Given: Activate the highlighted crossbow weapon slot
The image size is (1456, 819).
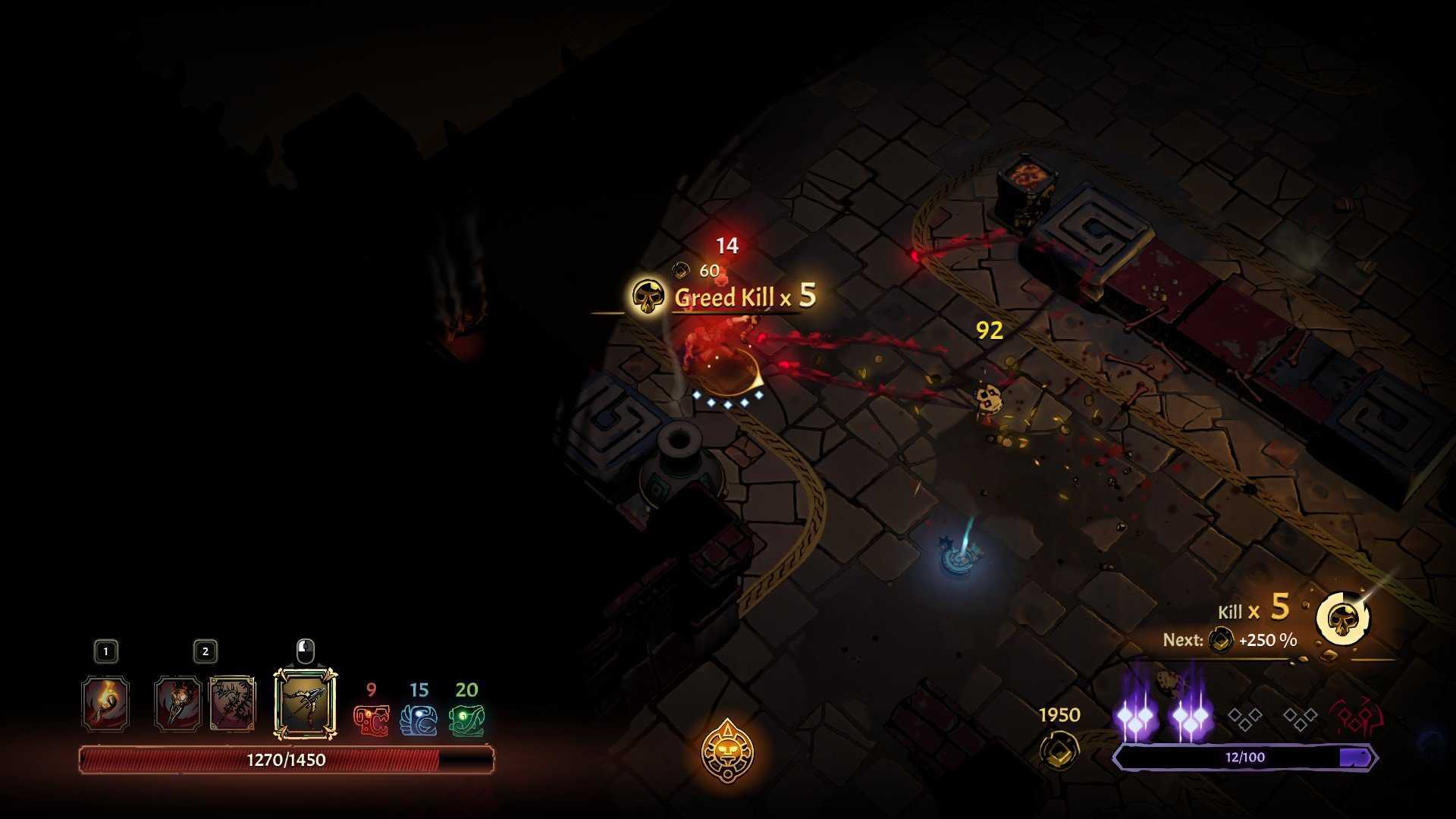Looking at the screenshot, I should pyautogui.click(x=305, y=704).
